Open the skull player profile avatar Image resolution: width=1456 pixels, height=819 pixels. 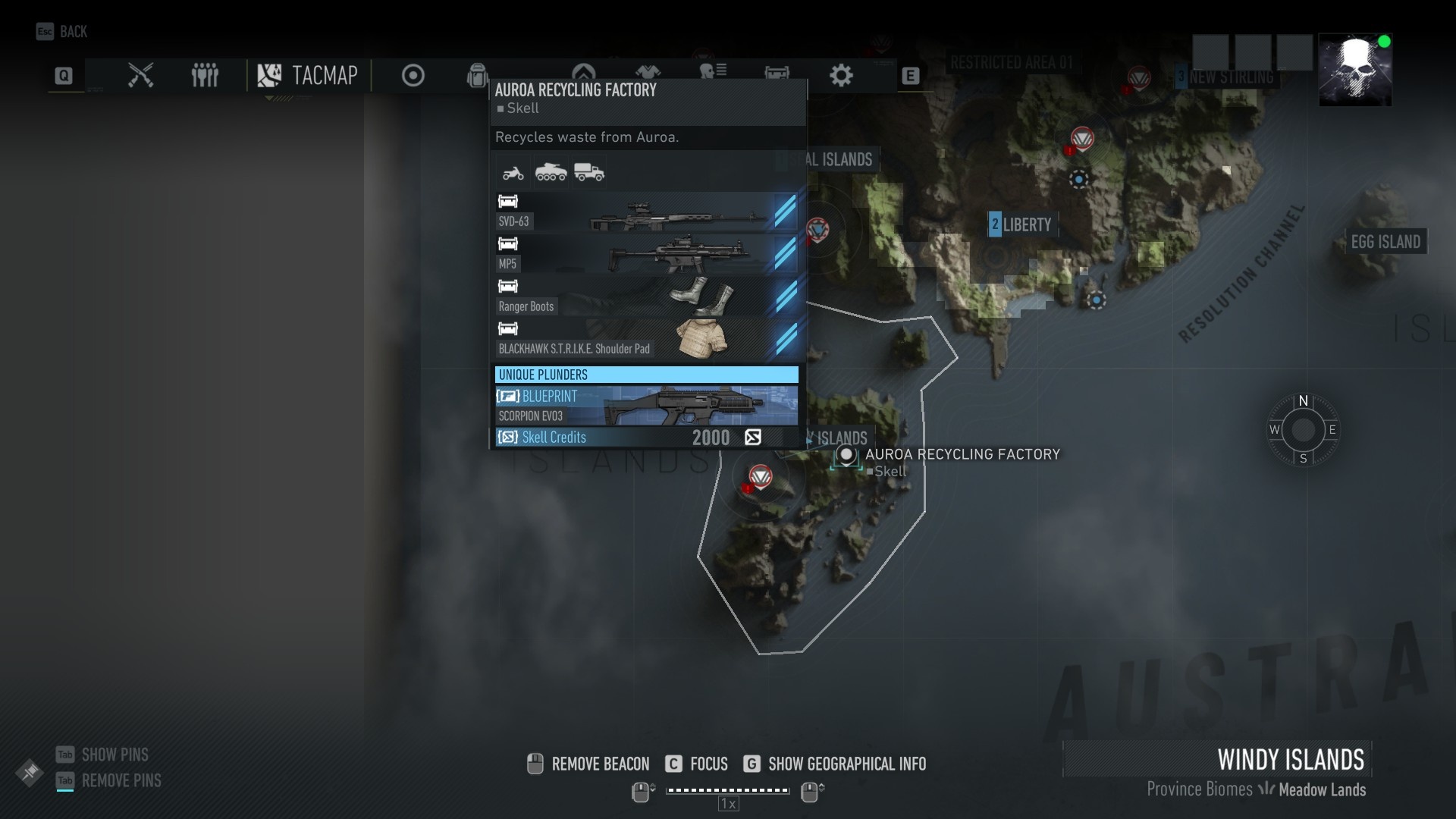(1354, 70)
